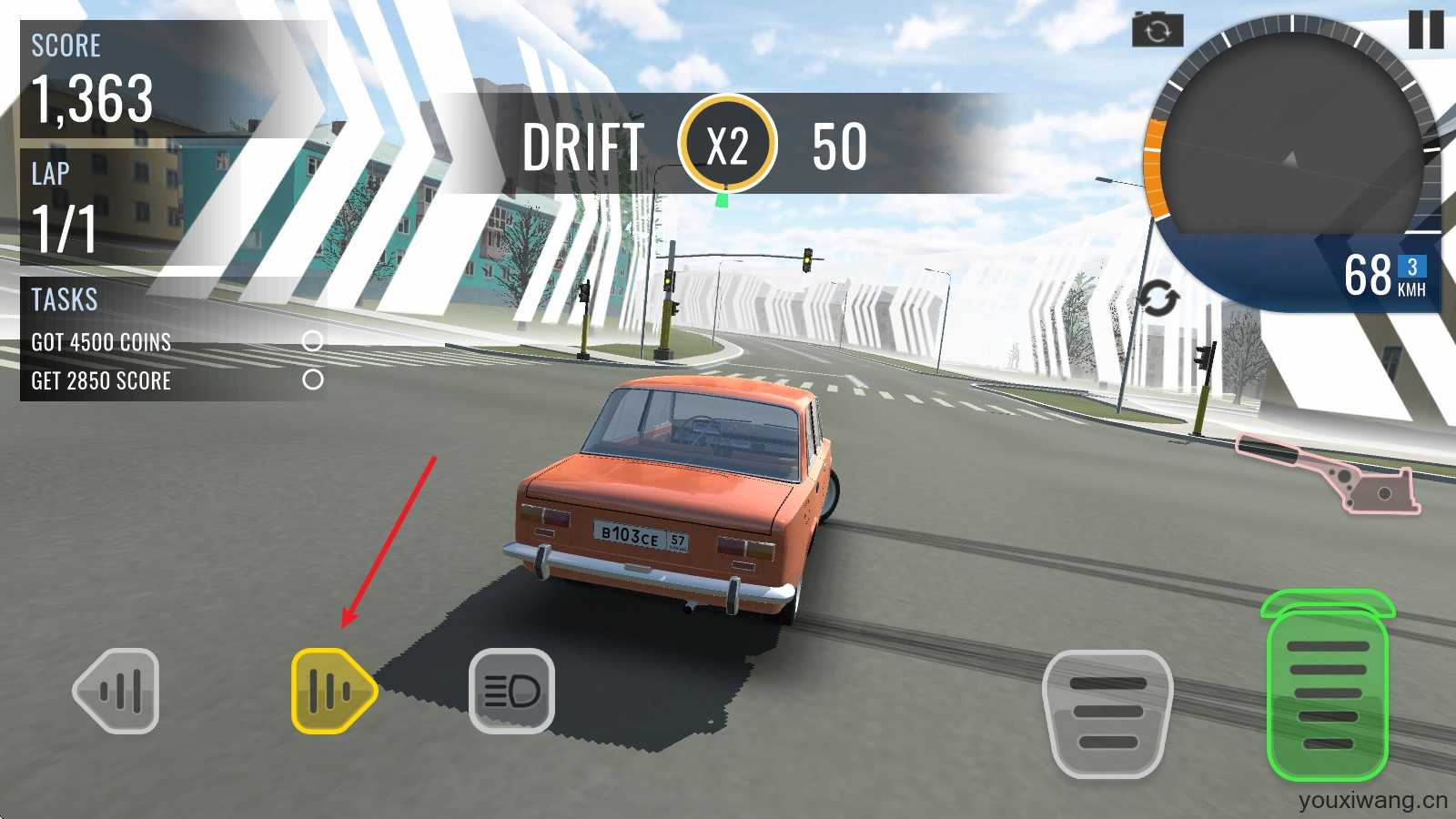
Task: Tap the left steering arrow button
Action: coord(116,691)
